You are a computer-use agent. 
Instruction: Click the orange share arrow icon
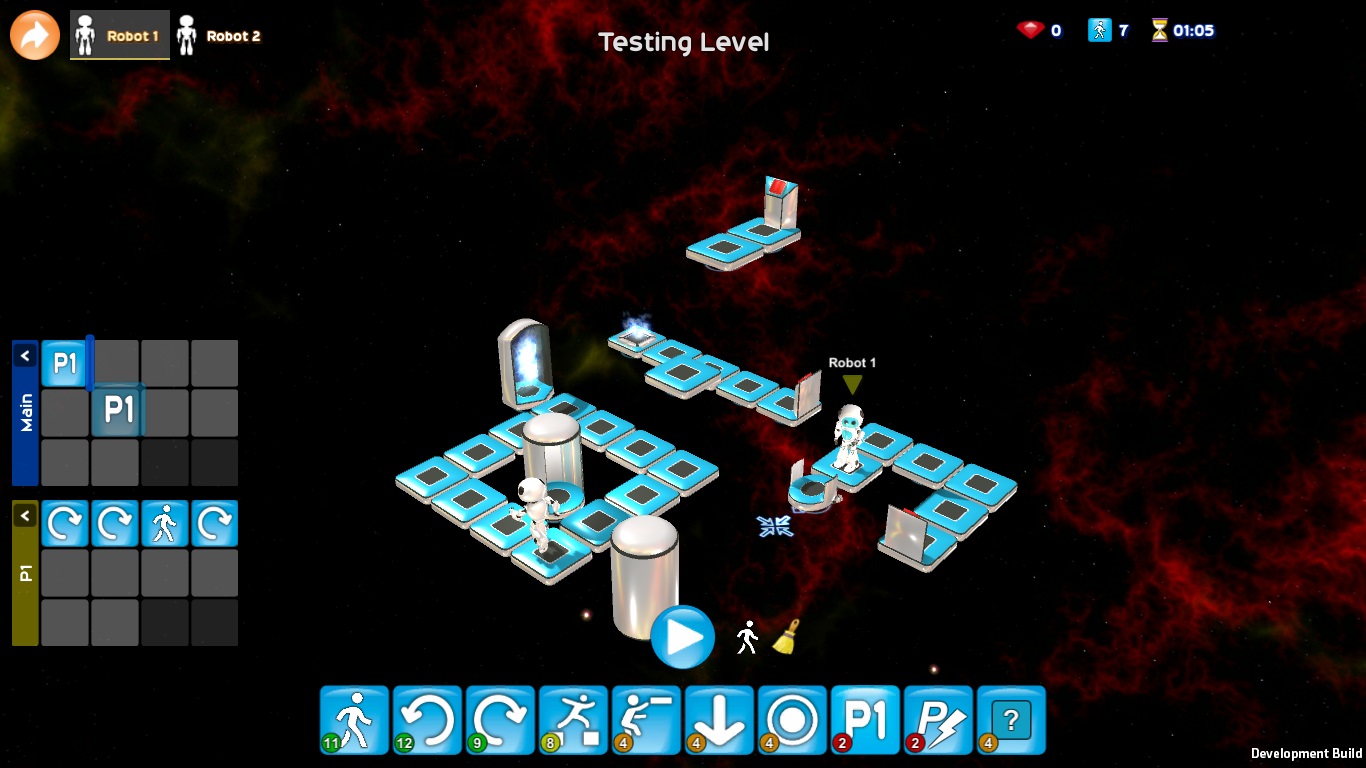[x=34, y=35]
